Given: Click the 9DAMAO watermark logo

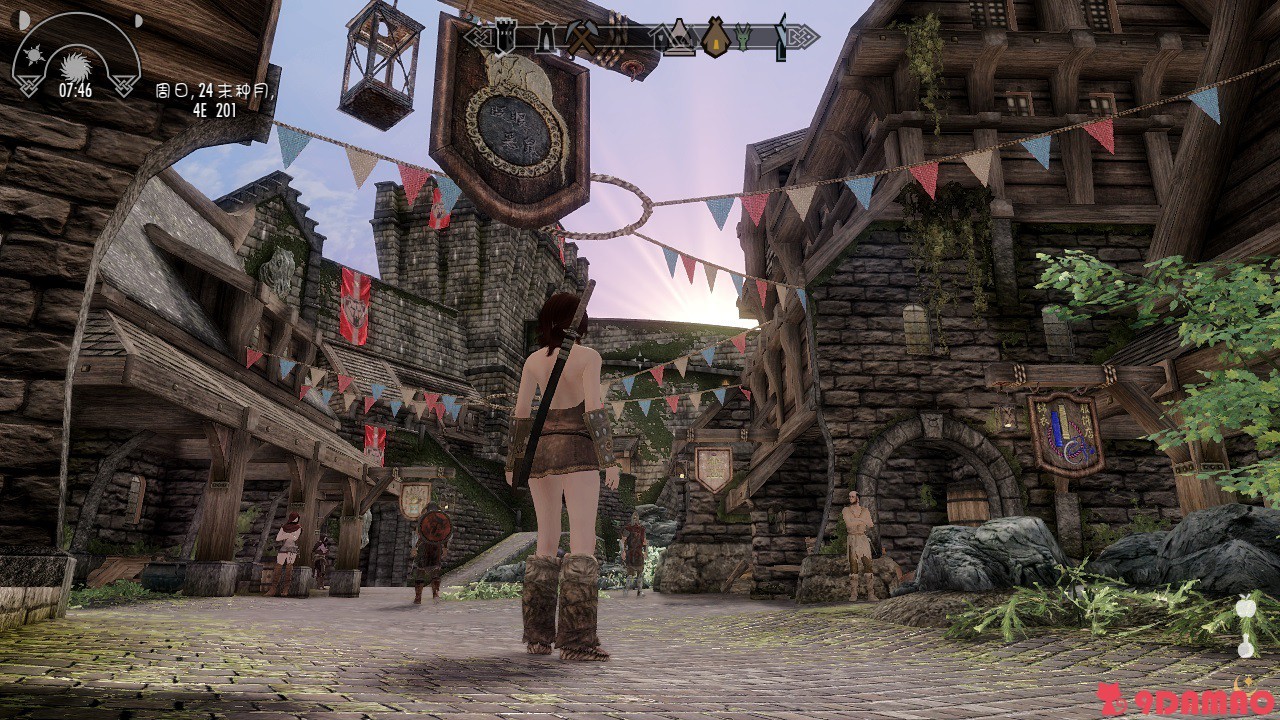Looking at the screenshot, I should coord(1184,699).
